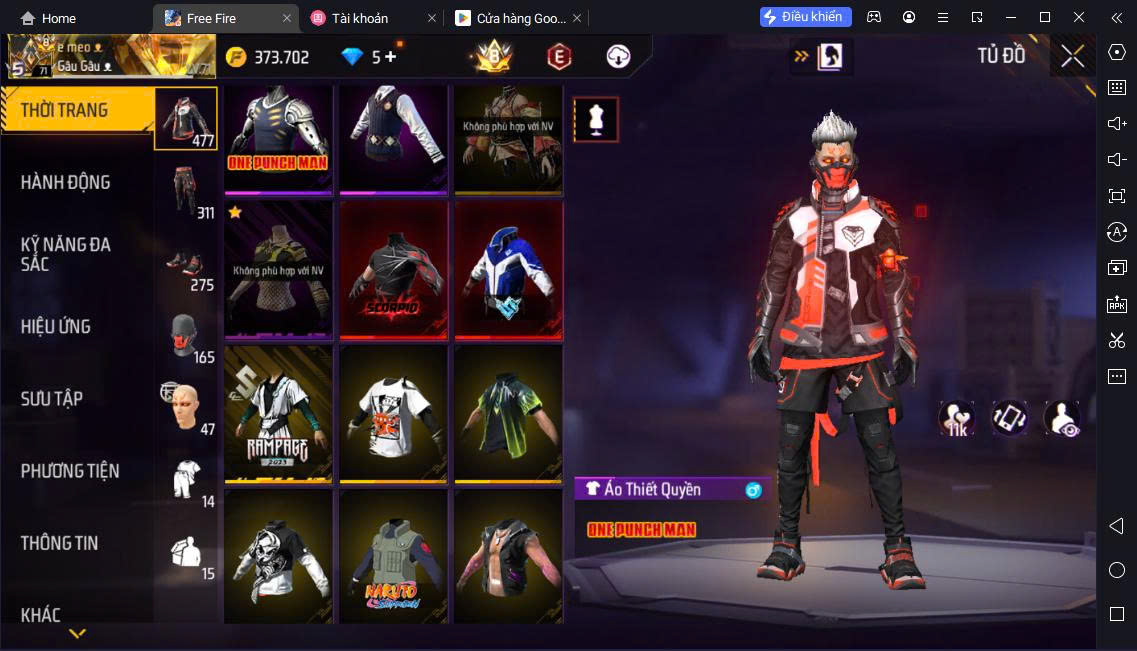The image size is (1137, 651).
Task: Click the mannequin outfit preset icon
Action: [x=596, y=120]
